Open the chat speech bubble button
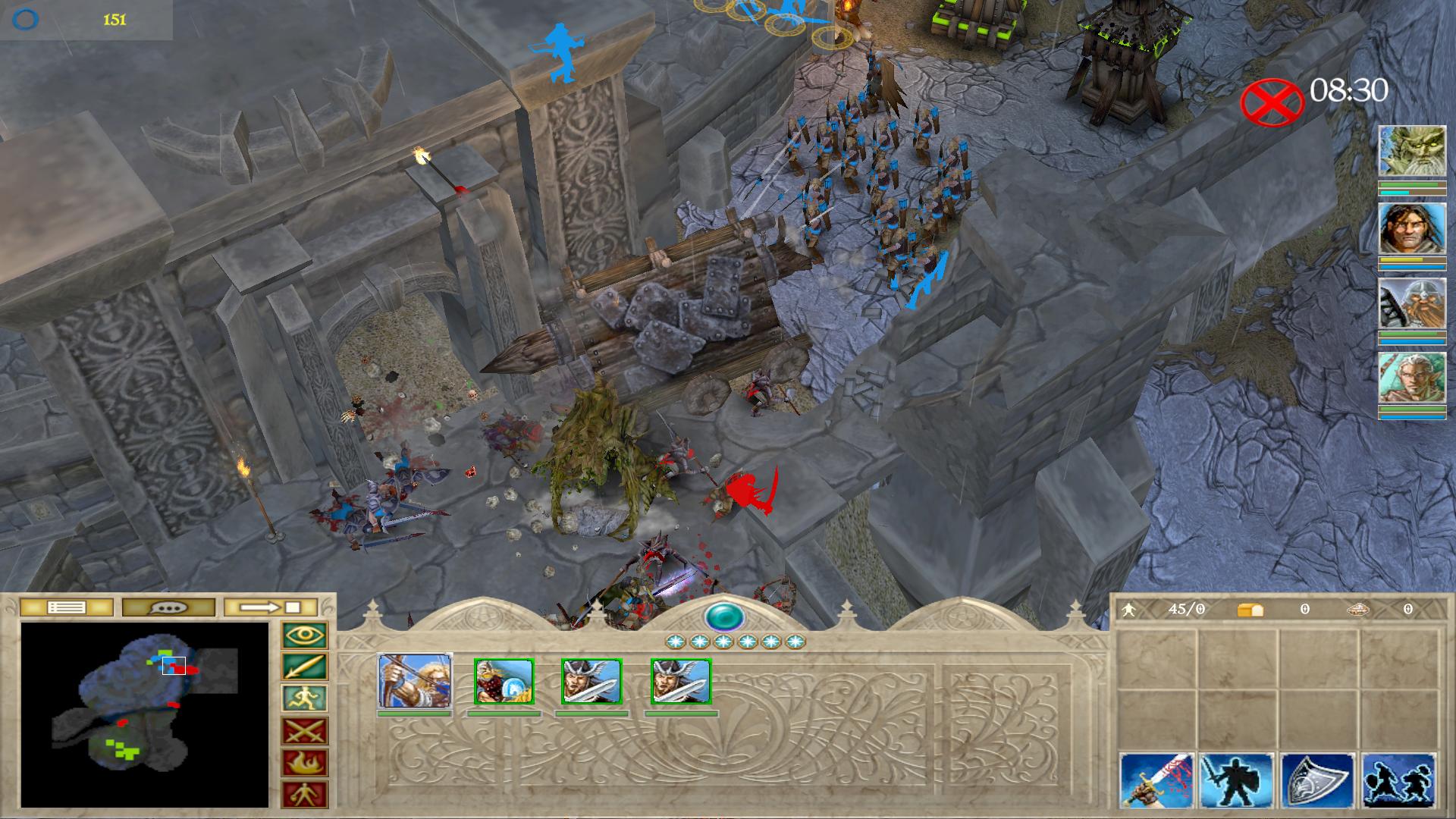 click(168, 607)
